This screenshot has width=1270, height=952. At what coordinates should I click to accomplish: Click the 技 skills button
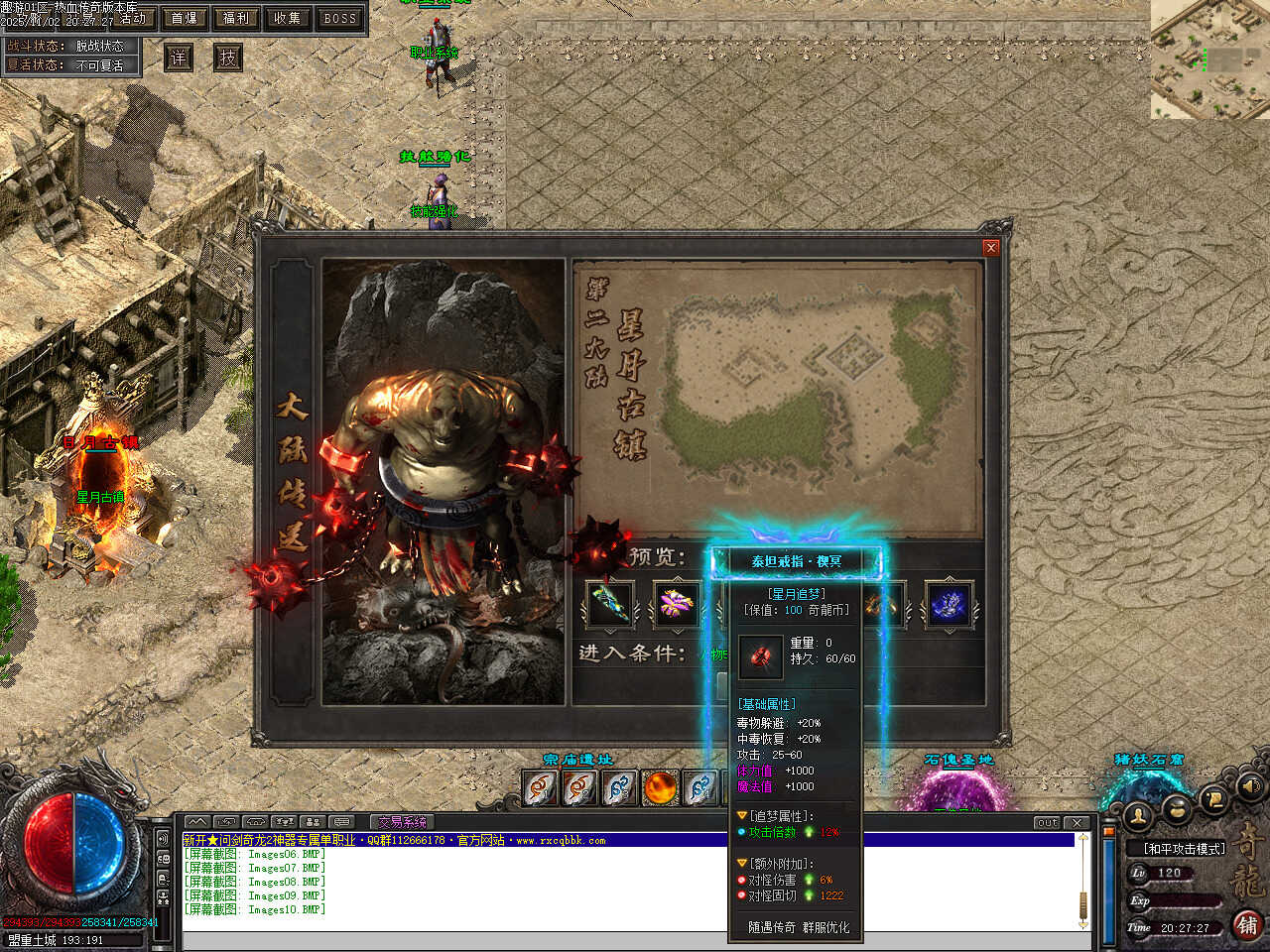228,58
